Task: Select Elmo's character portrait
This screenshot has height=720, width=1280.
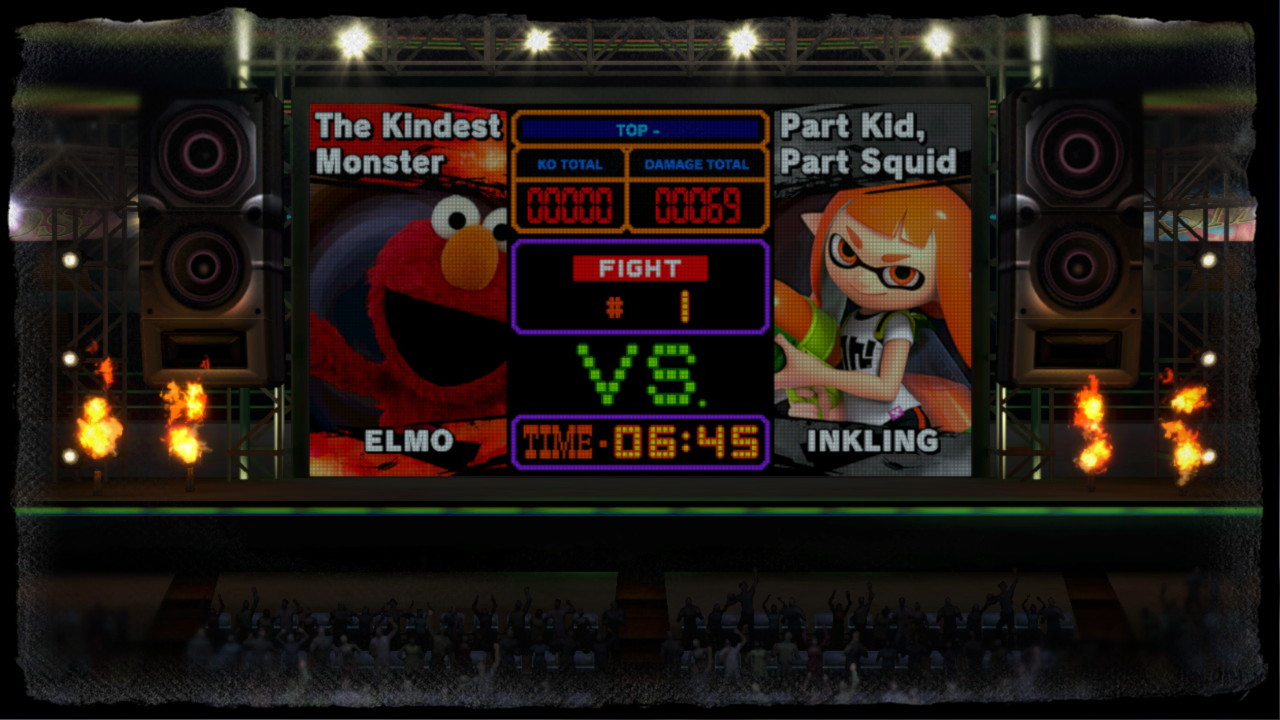Action: point(400,290)
